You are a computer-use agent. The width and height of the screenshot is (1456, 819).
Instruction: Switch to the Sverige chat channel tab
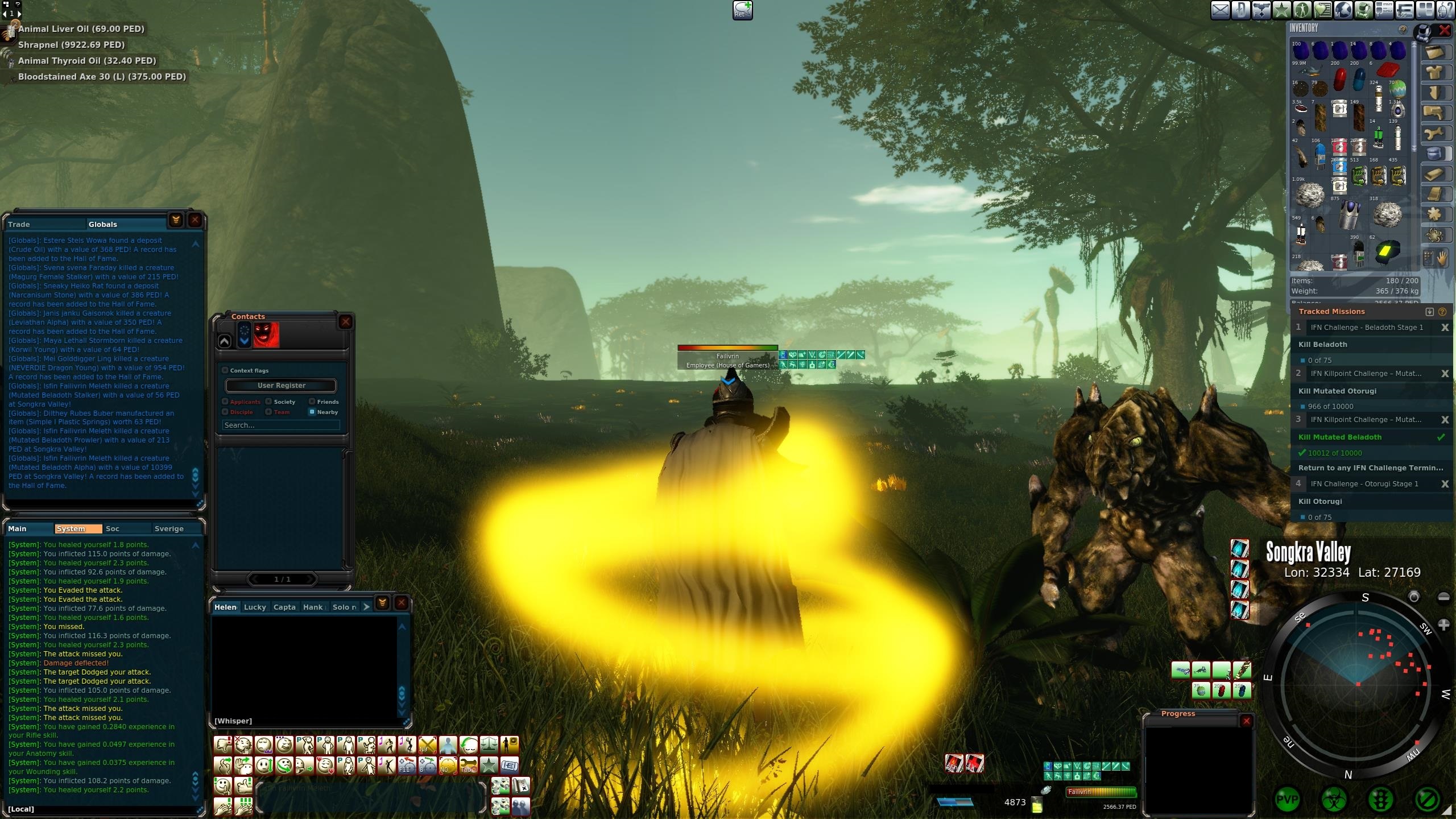tap(169, 529)
